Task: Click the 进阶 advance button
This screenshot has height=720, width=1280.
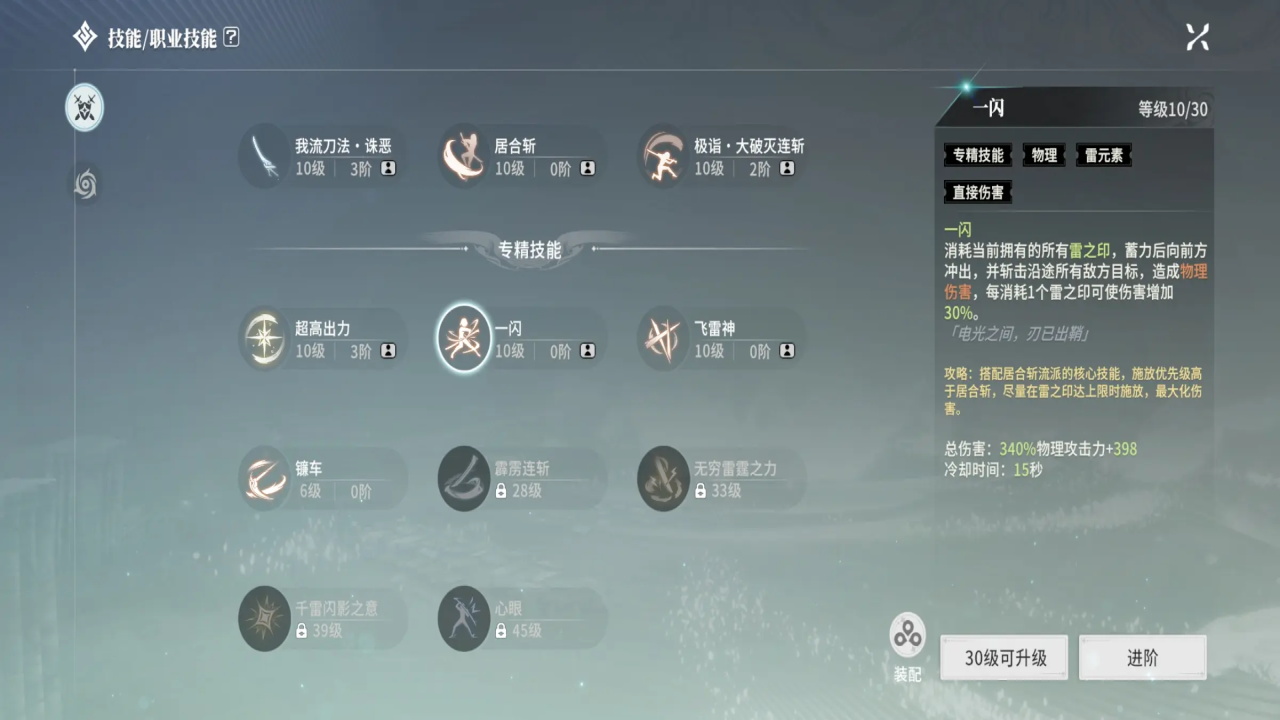Action: (x=1142, y=658)
